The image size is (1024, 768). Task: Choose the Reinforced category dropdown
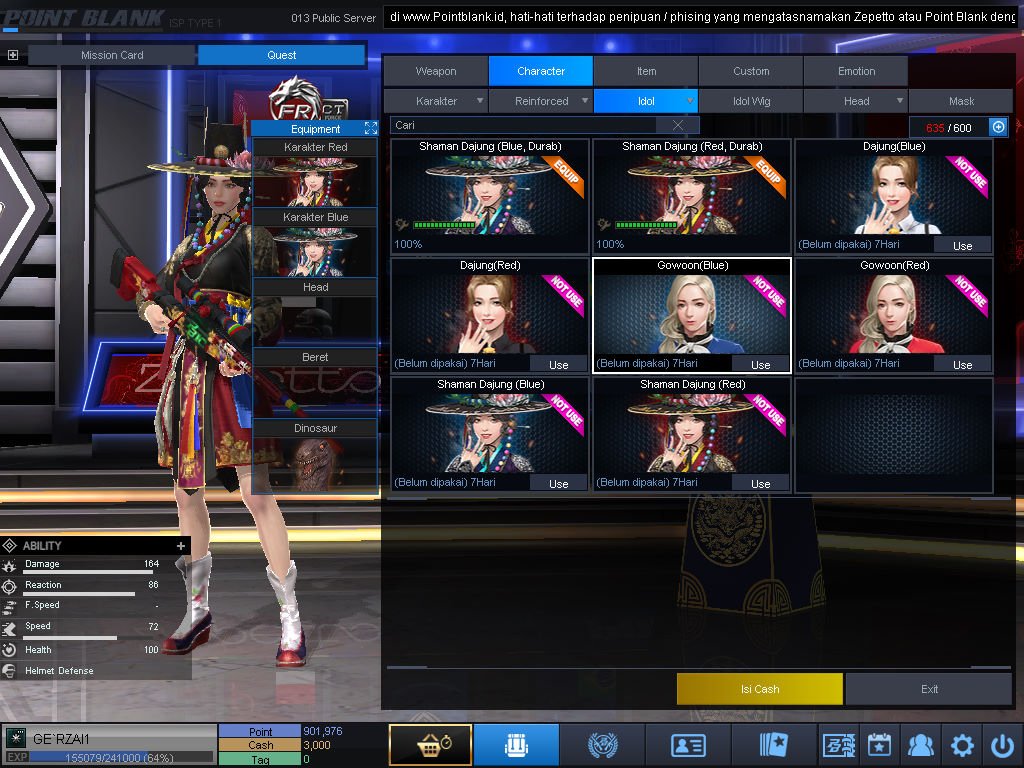(x=542, y=101)
